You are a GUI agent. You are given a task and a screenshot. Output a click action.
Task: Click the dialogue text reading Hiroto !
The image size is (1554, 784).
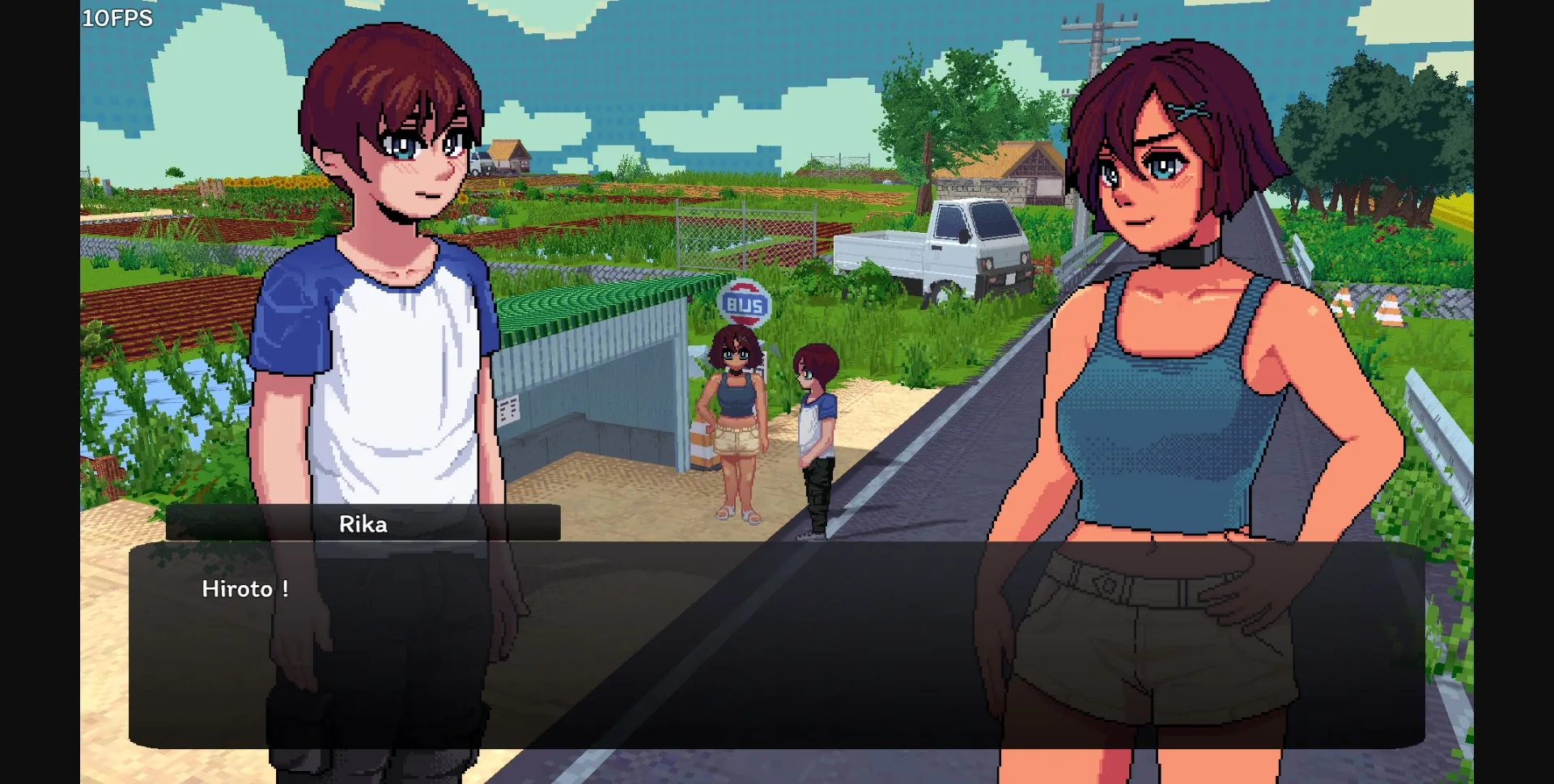(245, 590)
